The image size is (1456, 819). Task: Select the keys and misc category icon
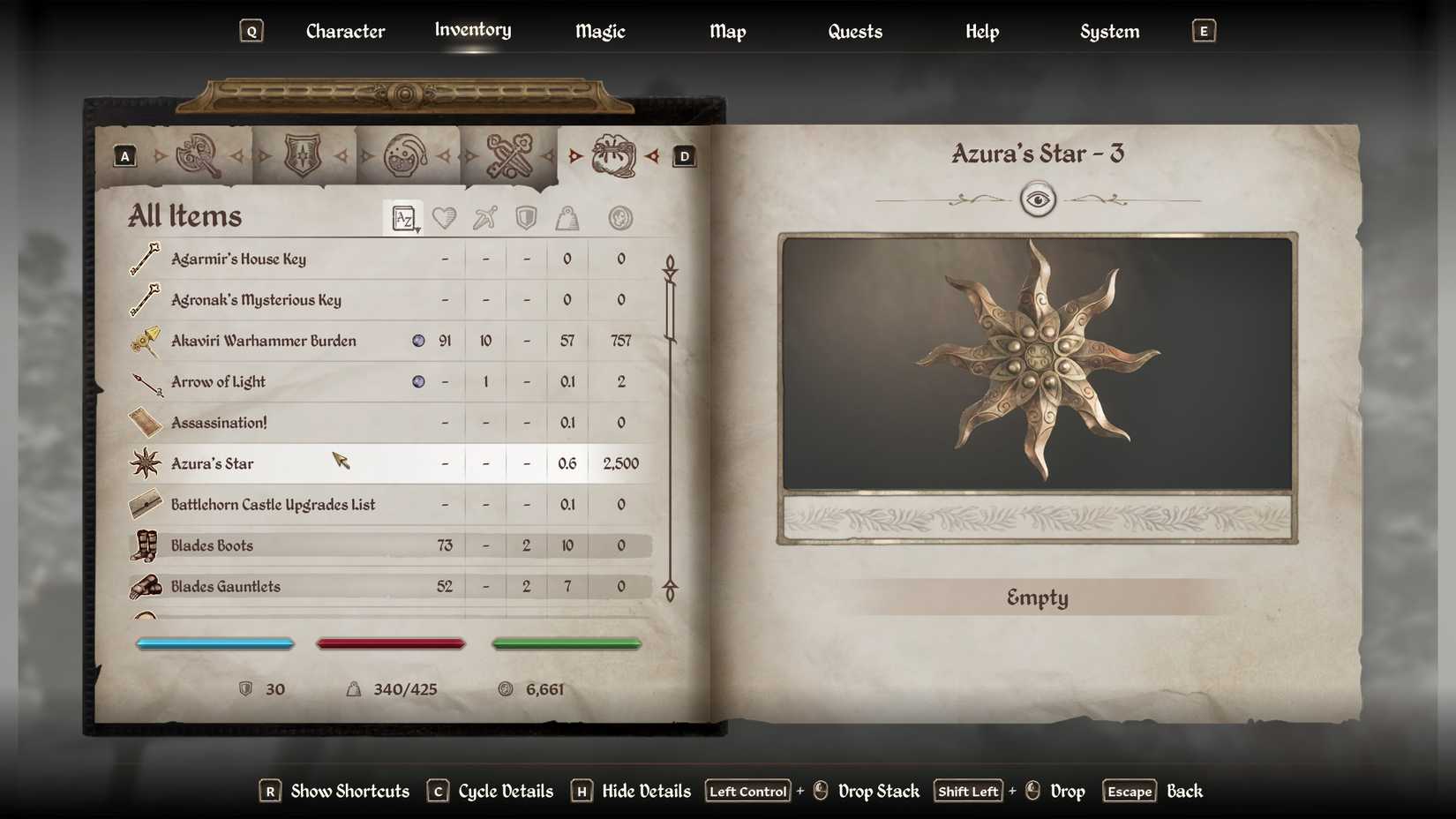tap(512, 154)
